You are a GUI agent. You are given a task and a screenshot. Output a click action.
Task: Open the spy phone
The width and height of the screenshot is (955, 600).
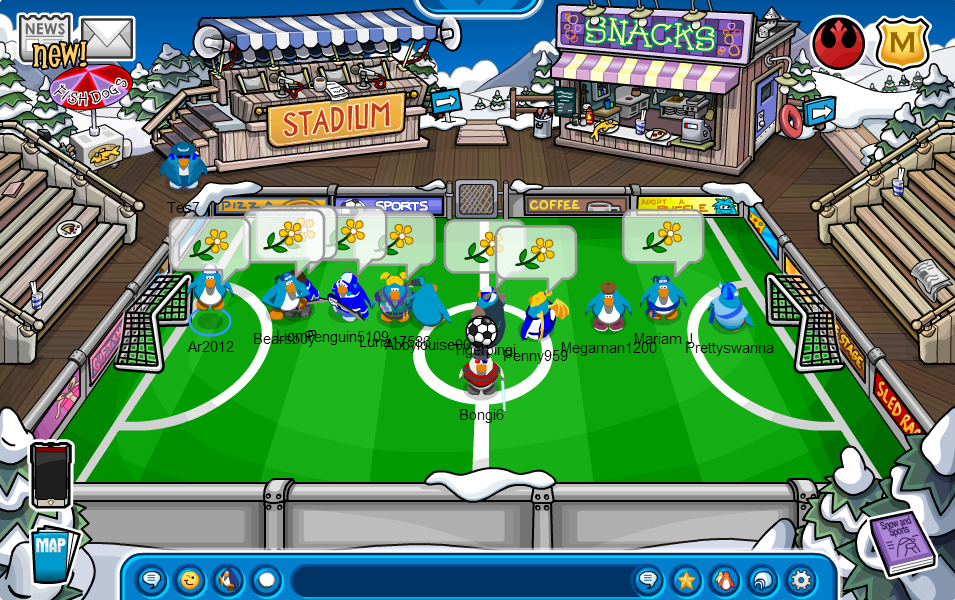[x=51, y=474]
